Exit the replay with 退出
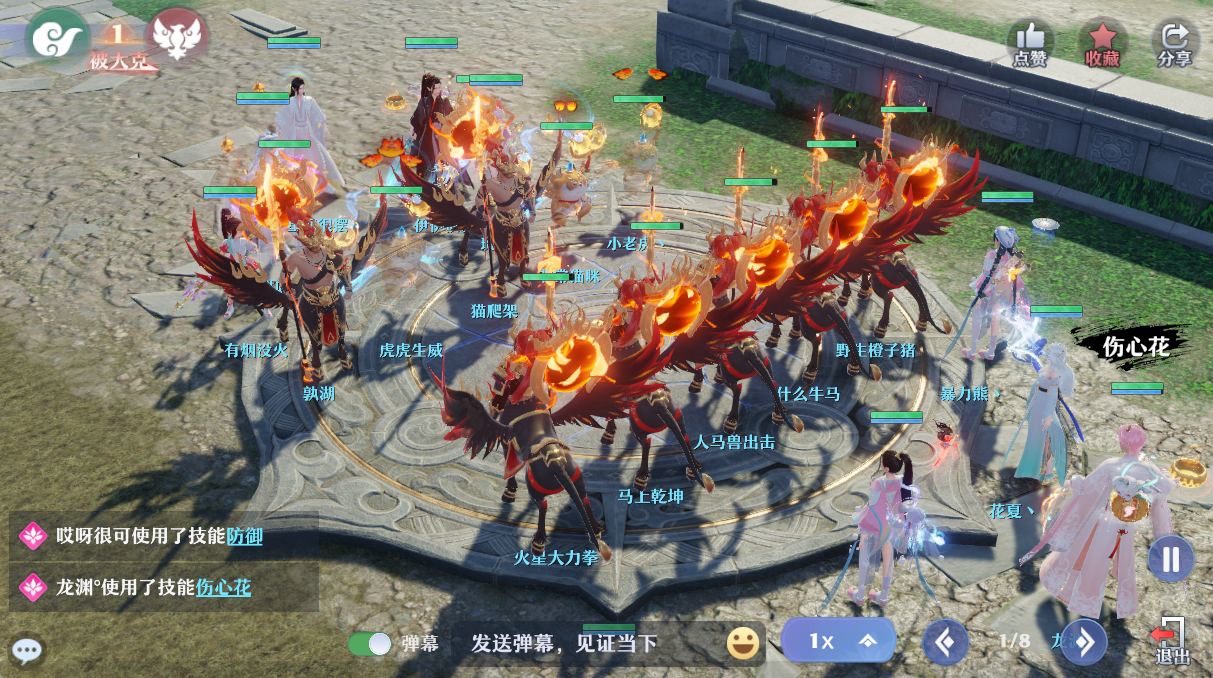 pos(1172,641)
